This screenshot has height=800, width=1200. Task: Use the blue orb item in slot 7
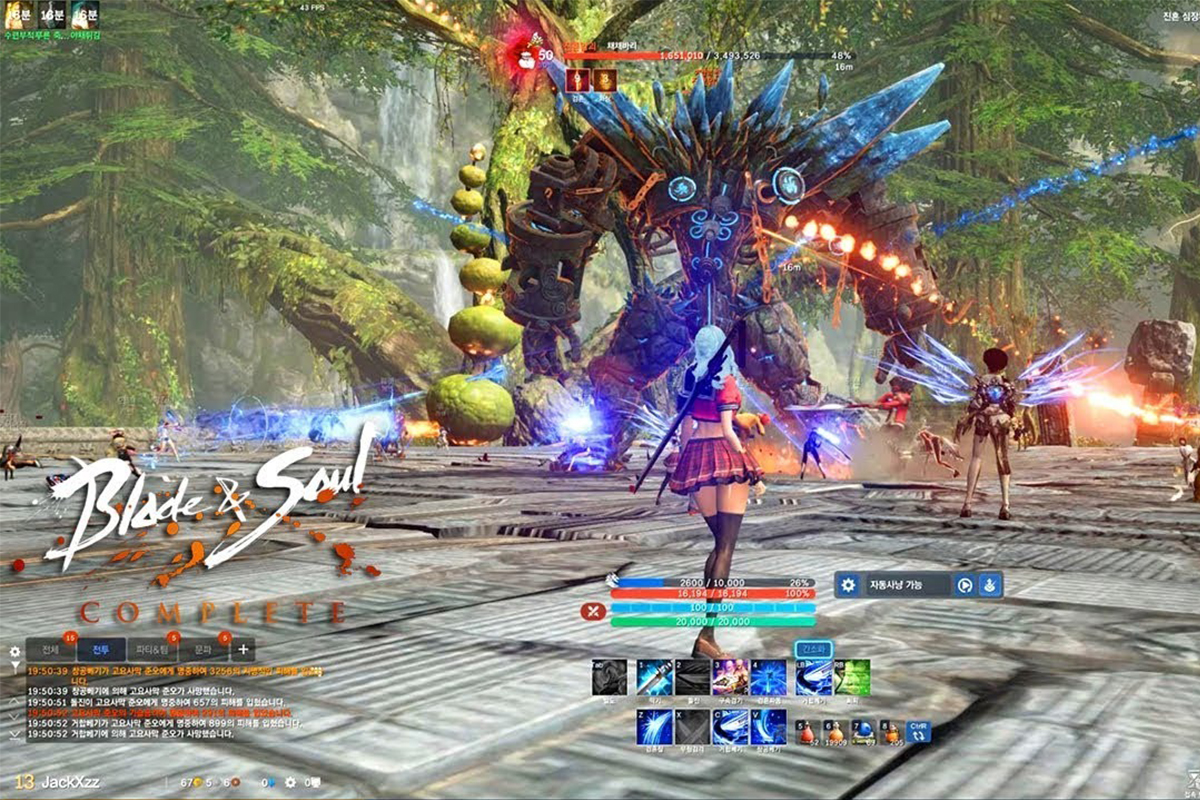(862, 732)
